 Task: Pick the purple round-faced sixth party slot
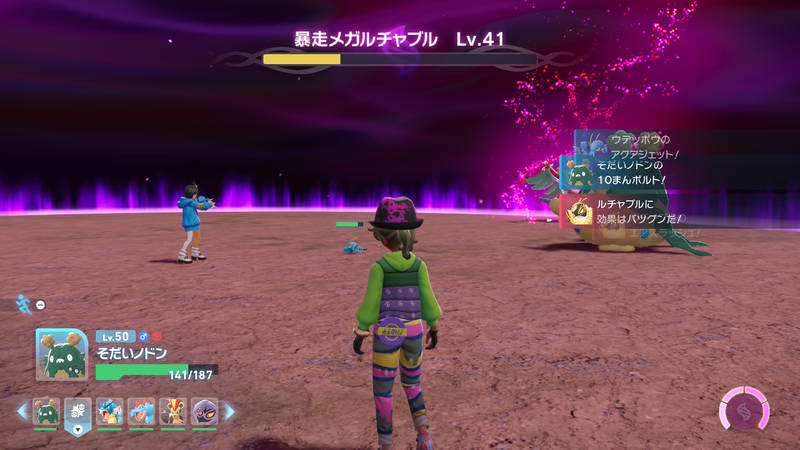pos(203,410)
